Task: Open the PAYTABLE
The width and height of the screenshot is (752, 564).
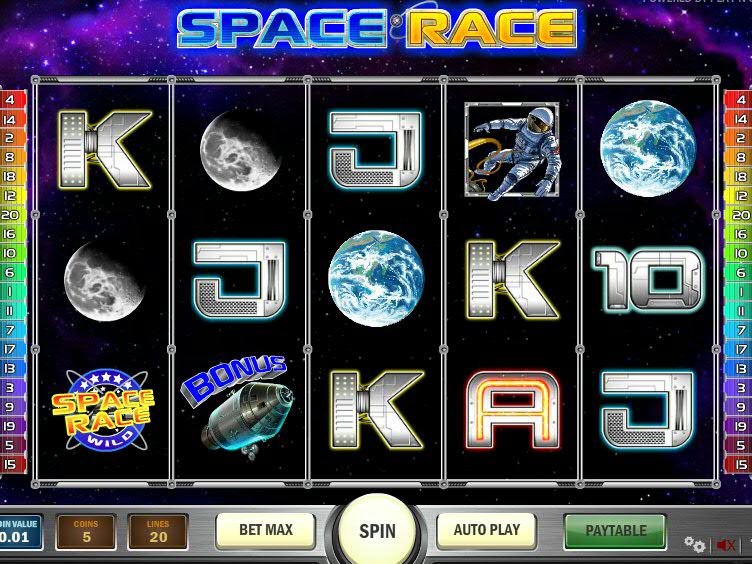Action: 614,530
